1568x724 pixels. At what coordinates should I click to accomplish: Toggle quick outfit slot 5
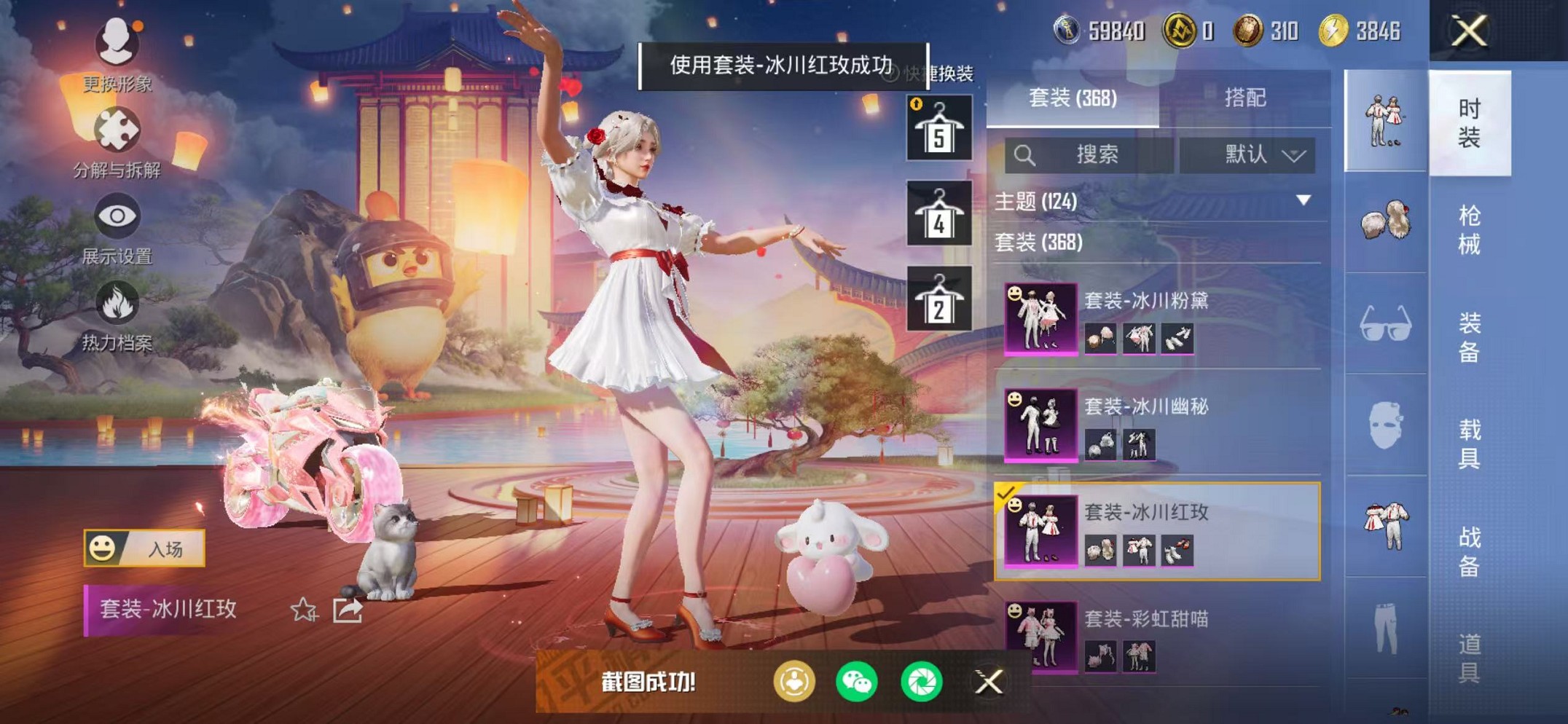[940, 127]
